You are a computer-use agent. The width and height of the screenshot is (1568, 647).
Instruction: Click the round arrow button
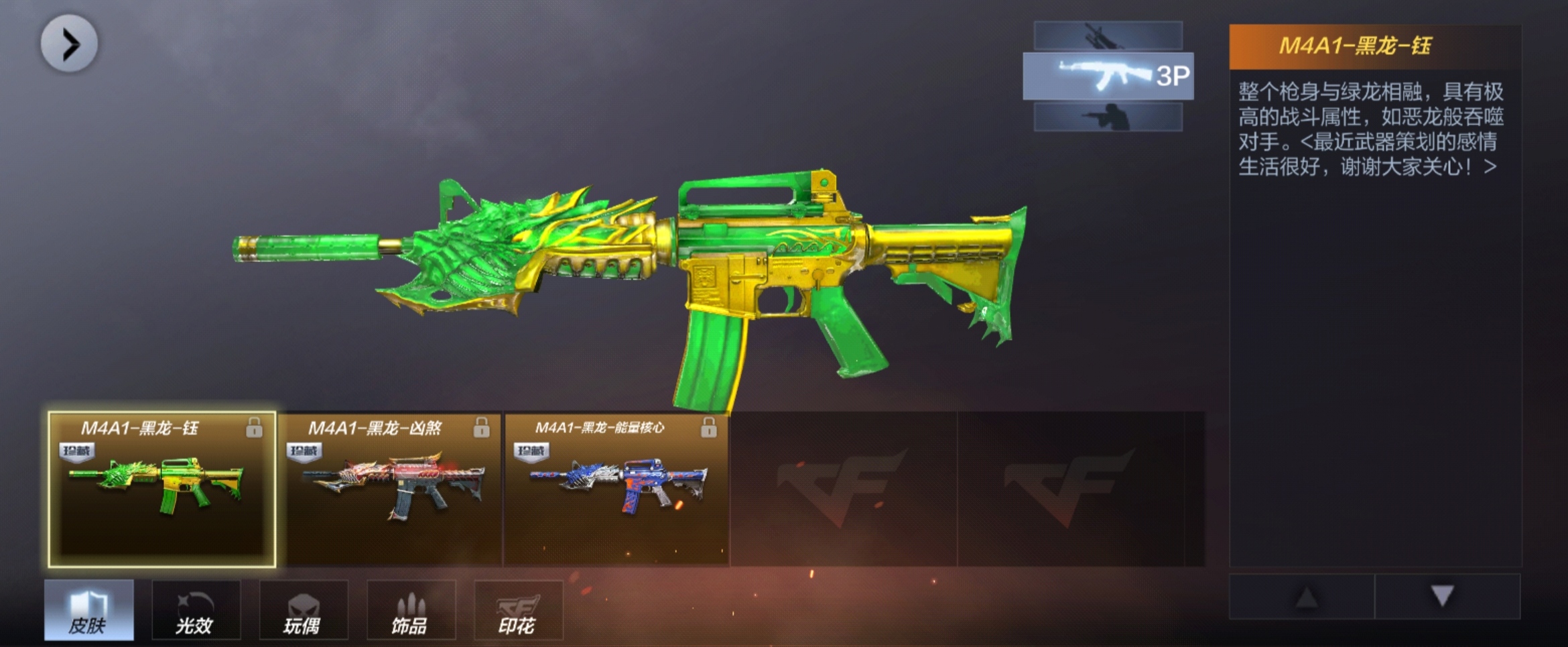pos(69,44)
